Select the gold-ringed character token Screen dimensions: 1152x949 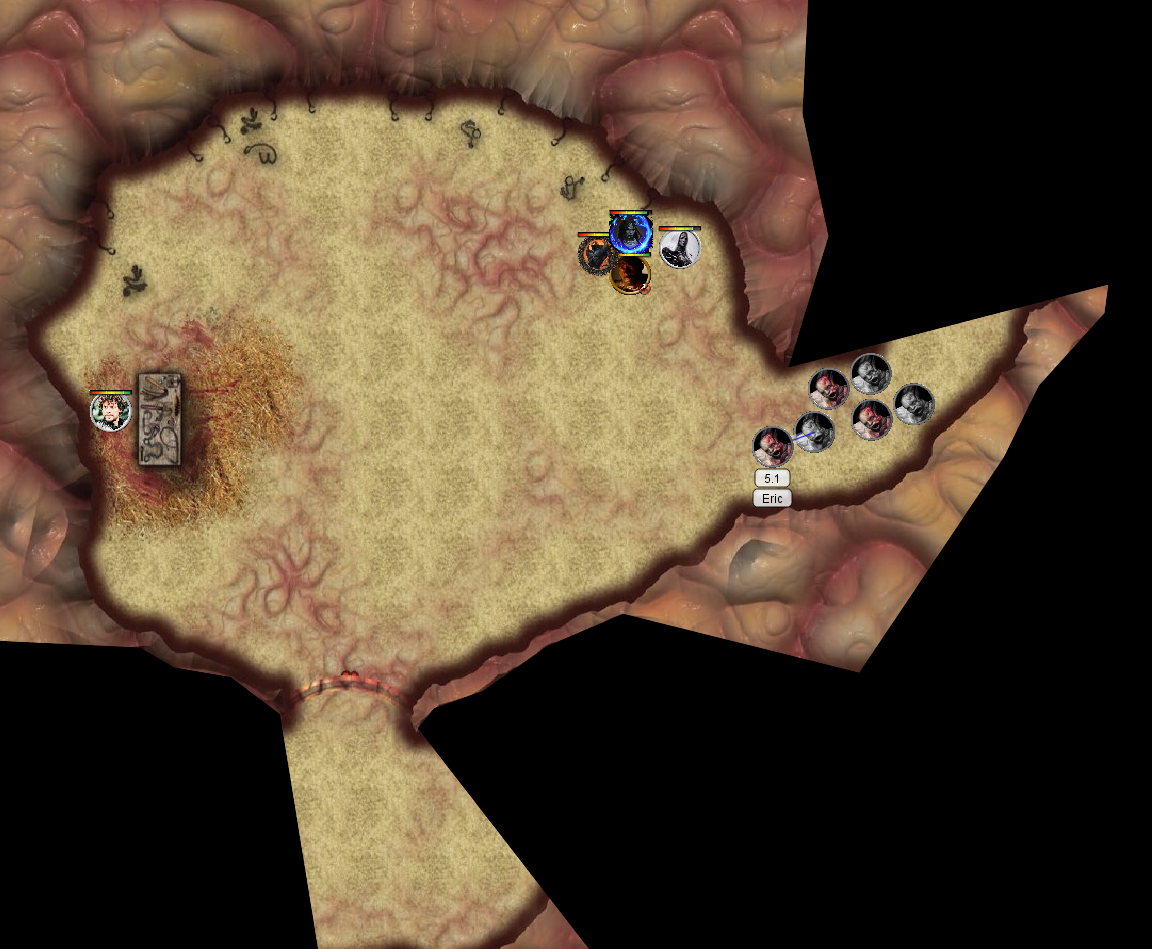click(630, 274)
